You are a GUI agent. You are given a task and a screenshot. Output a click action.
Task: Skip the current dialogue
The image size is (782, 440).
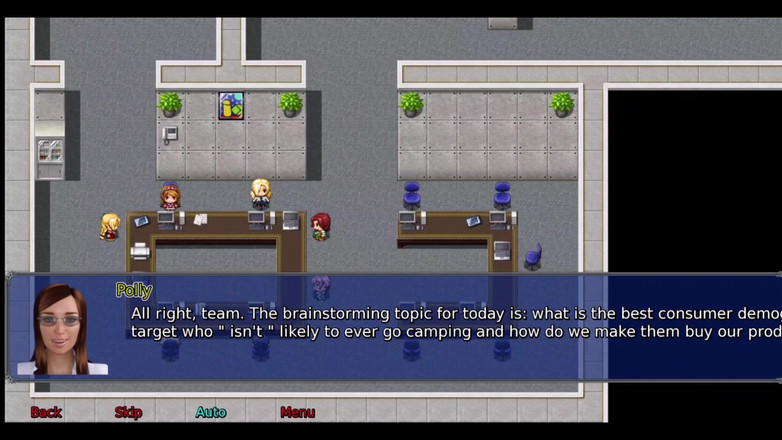128,412
